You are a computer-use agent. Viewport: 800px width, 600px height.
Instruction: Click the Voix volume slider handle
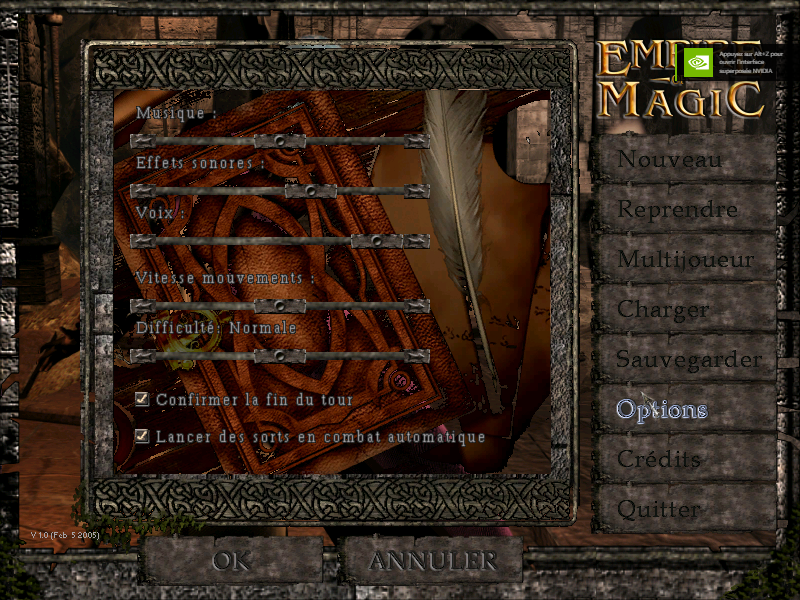click(377, 241)
